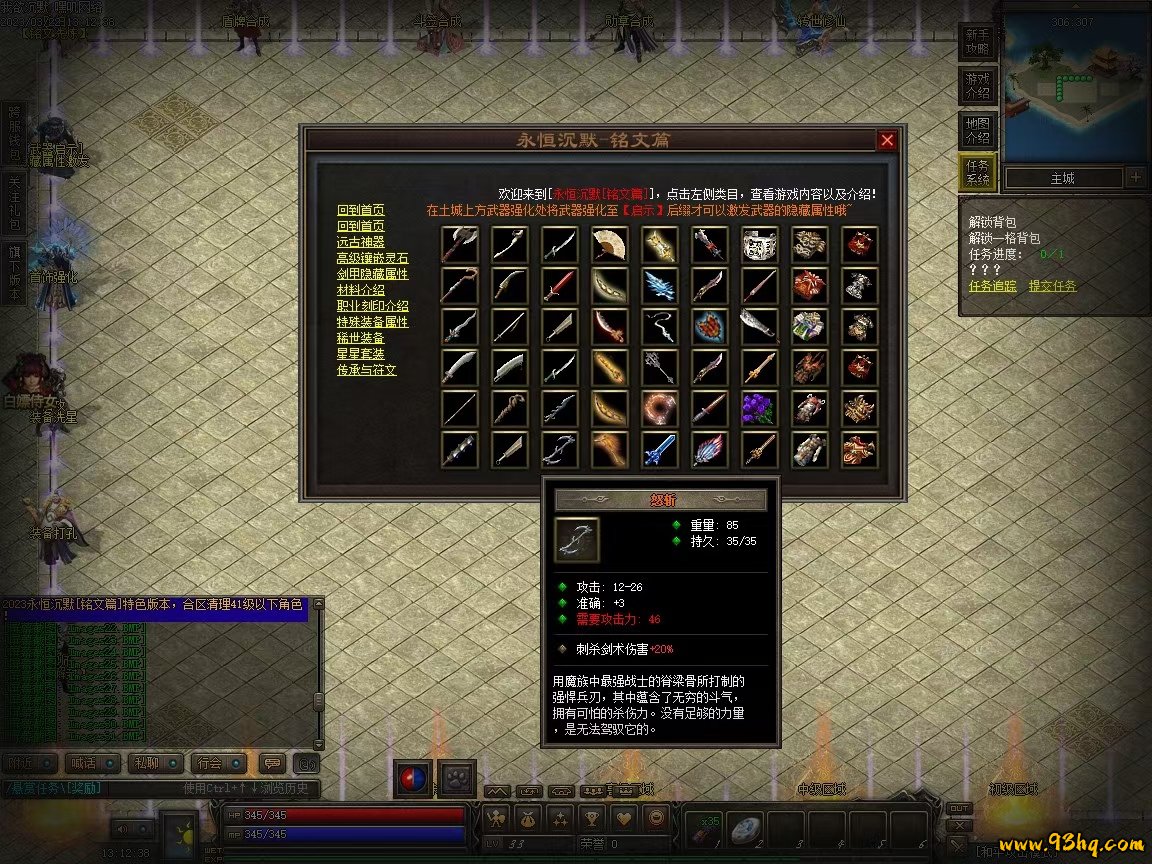1152x864 pixels.
Task: View 剑甲隐藏属性 information
Action: [372, 273]
